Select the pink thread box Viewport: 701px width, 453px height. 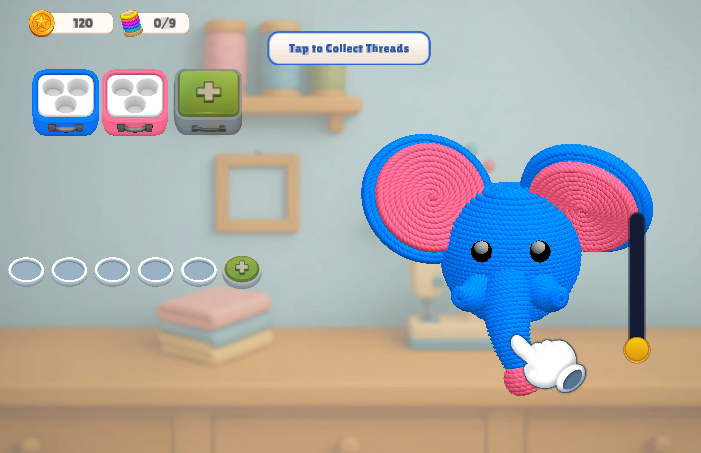click(135, 101)
